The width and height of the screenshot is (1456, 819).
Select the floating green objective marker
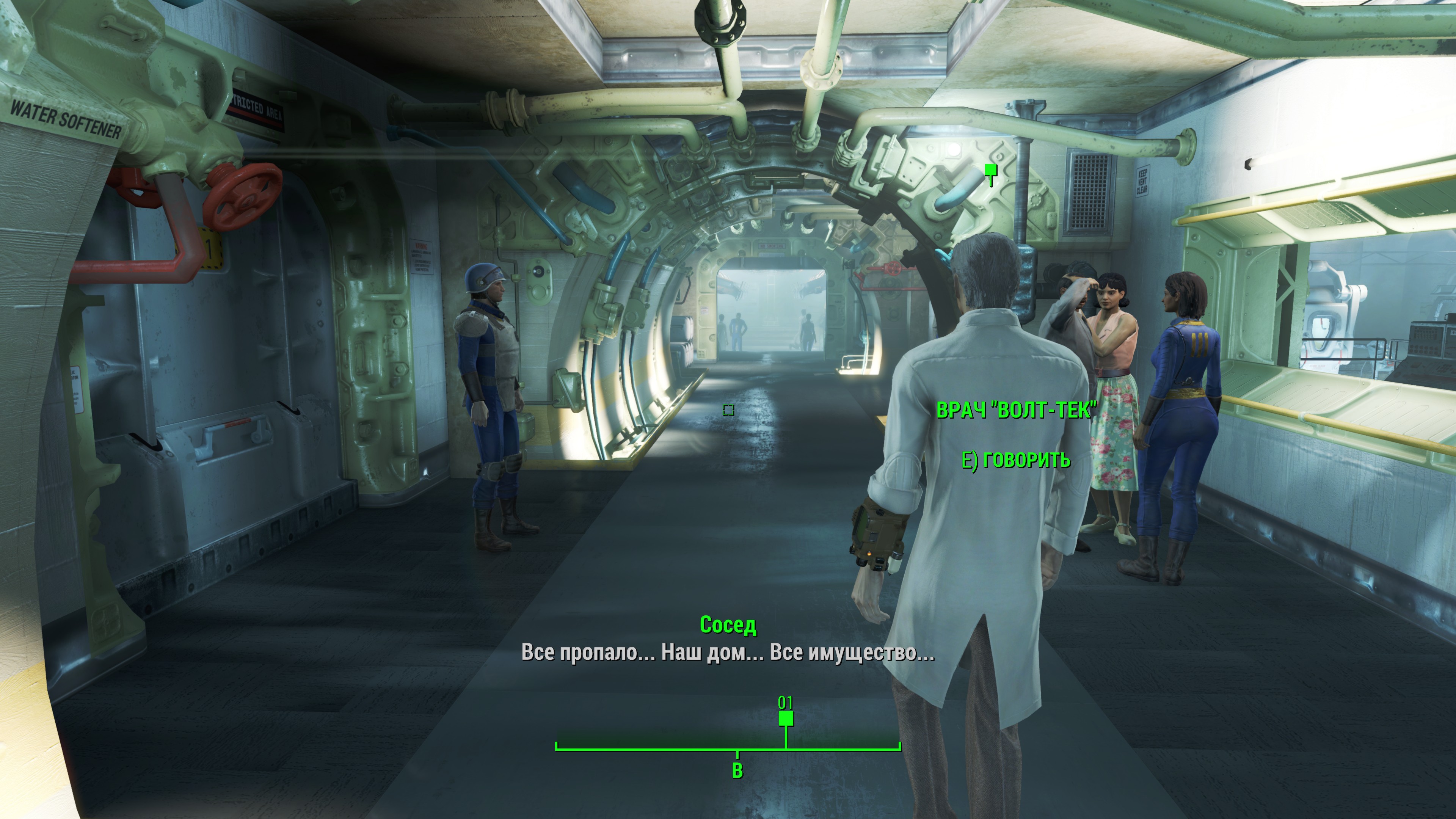click(990, 170)
